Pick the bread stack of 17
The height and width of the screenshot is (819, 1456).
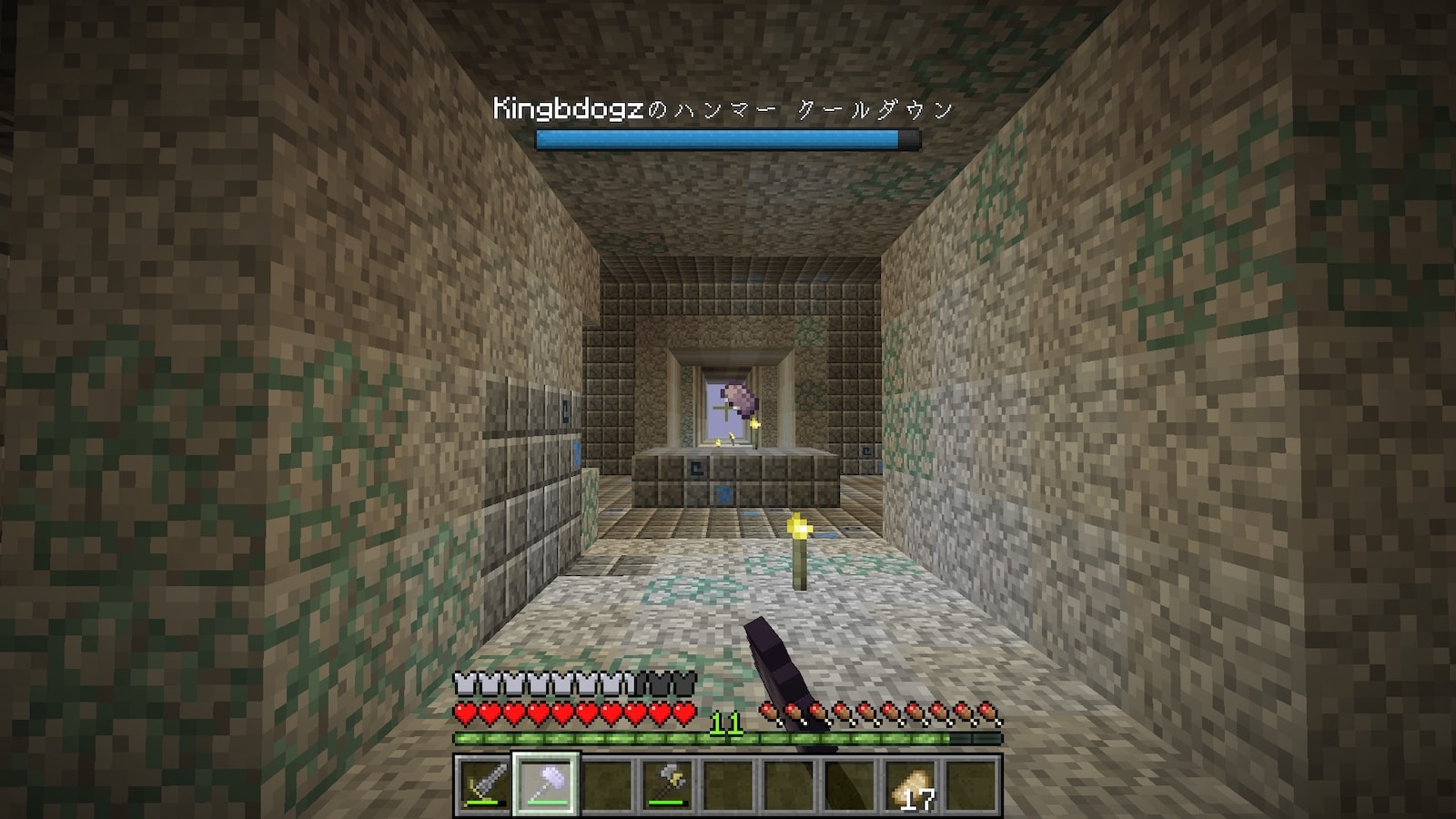coord(913,784)
